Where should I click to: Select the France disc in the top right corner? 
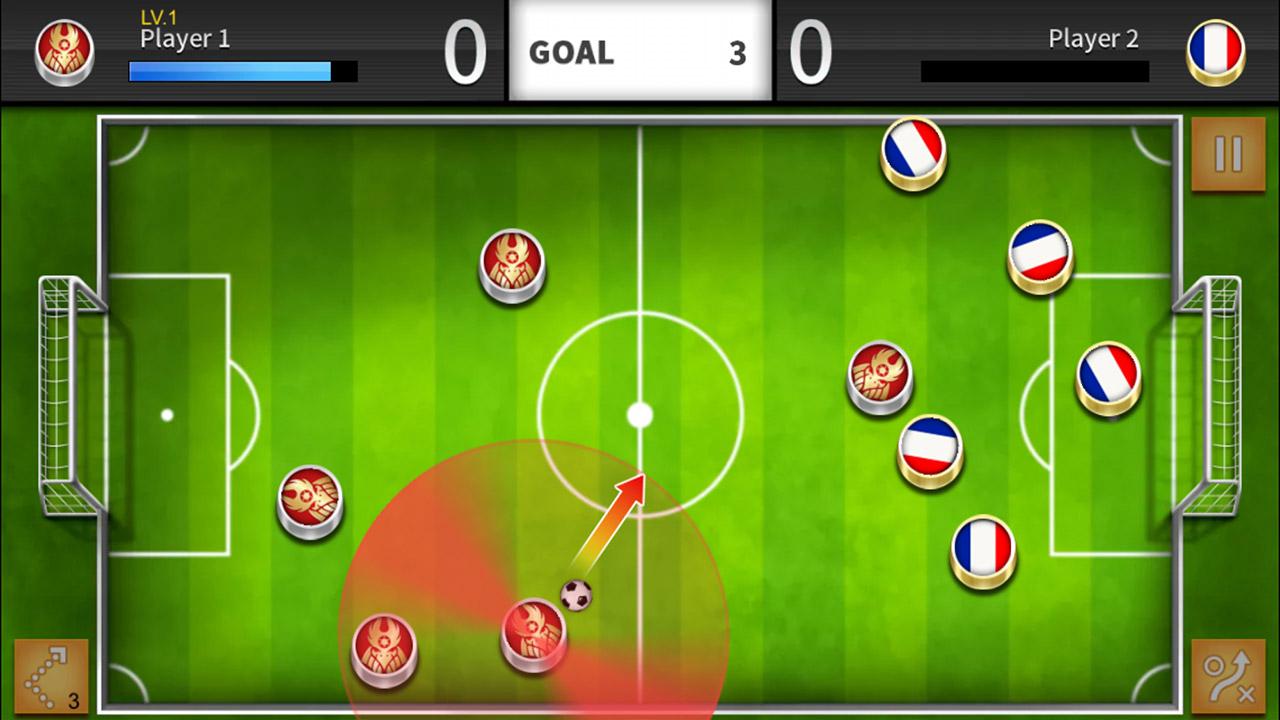(911, 151)
